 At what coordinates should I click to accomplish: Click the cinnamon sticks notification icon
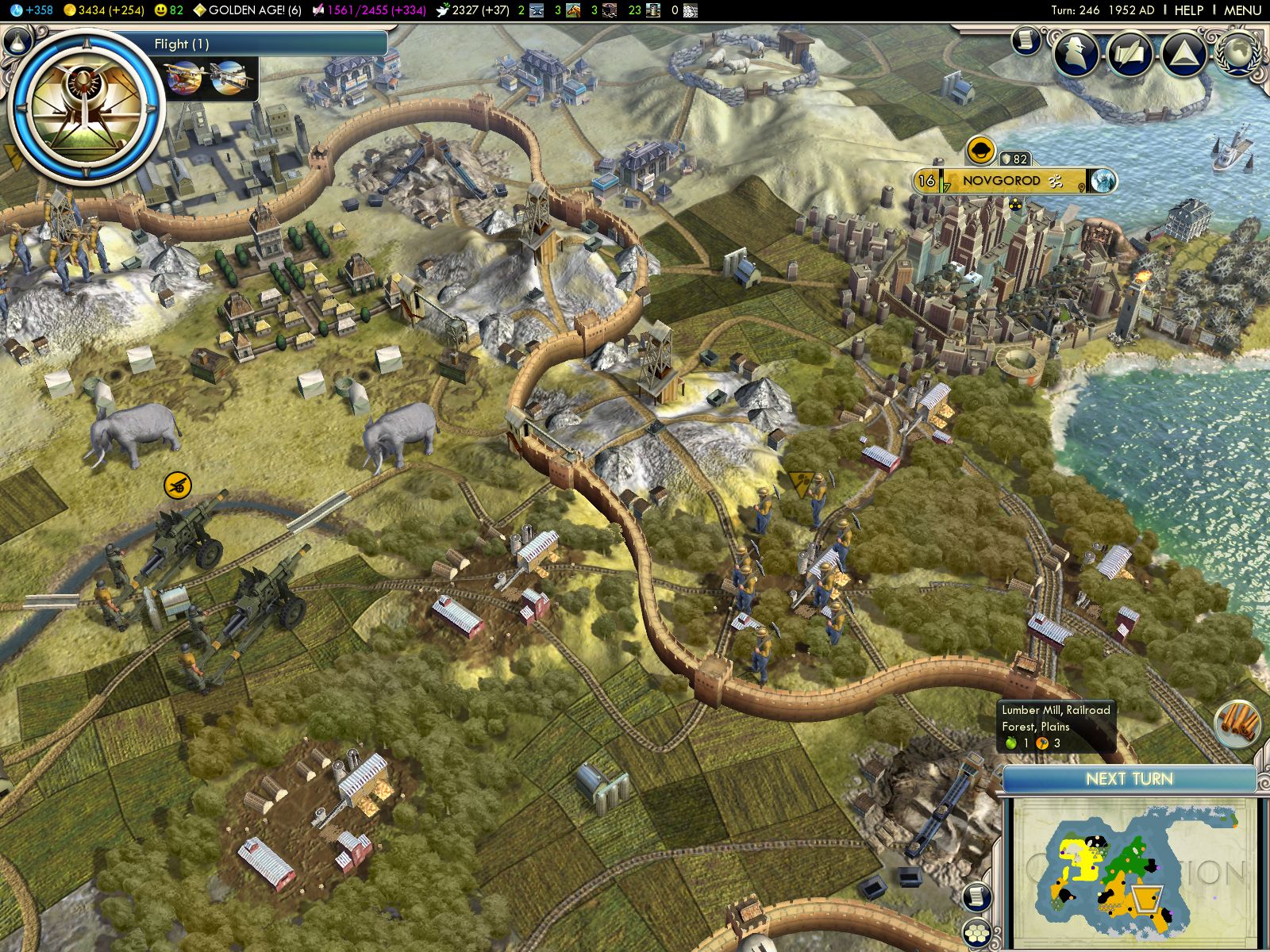tap(1237, 724)
